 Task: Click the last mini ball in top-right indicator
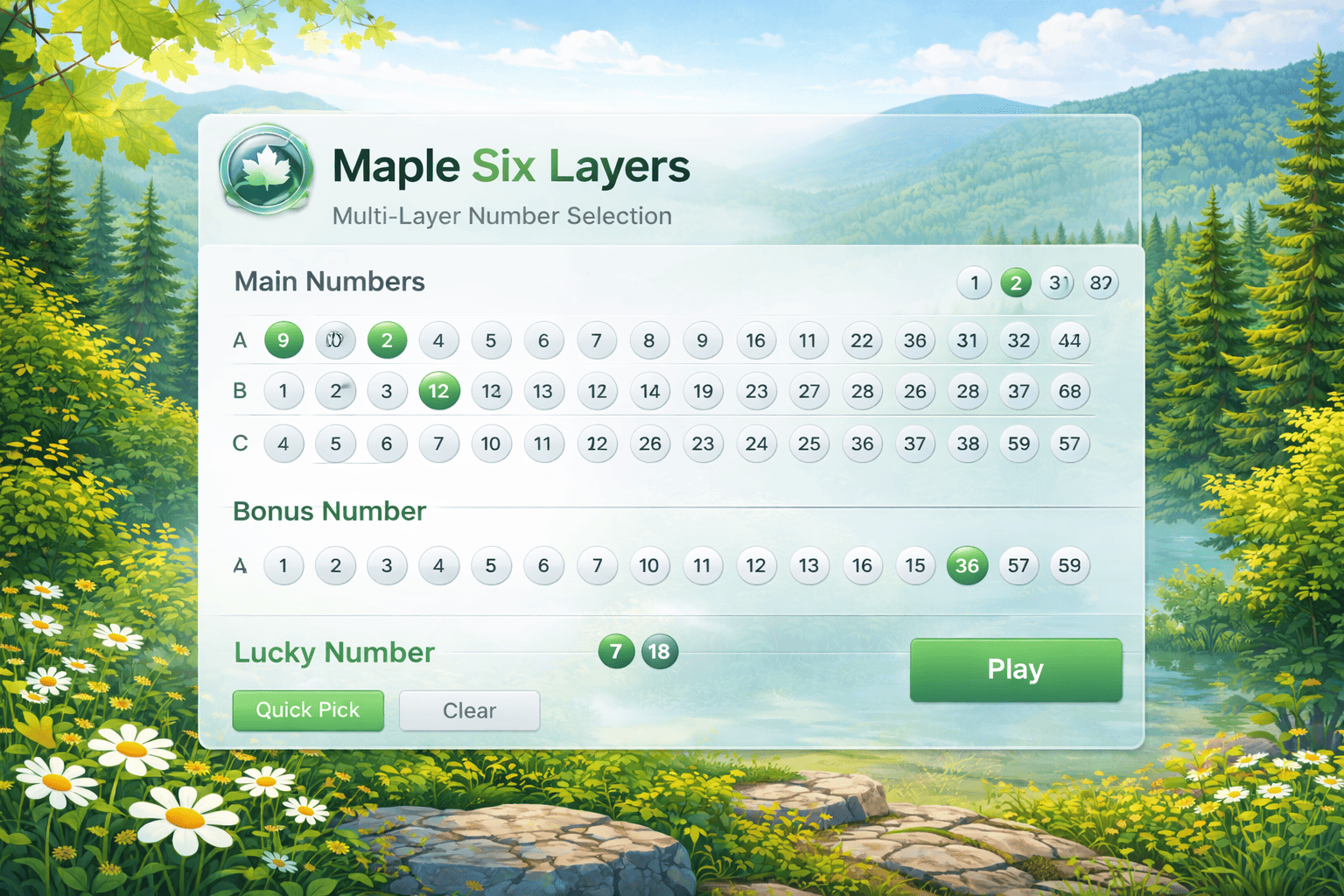[x=1101, y=283]
